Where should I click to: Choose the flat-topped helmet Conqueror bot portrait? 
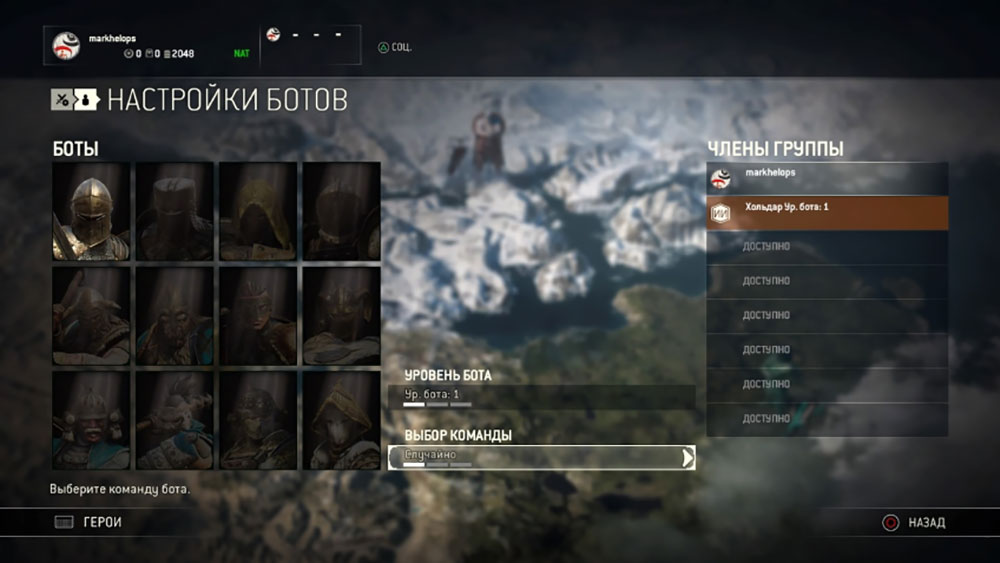tap(174, 211)
